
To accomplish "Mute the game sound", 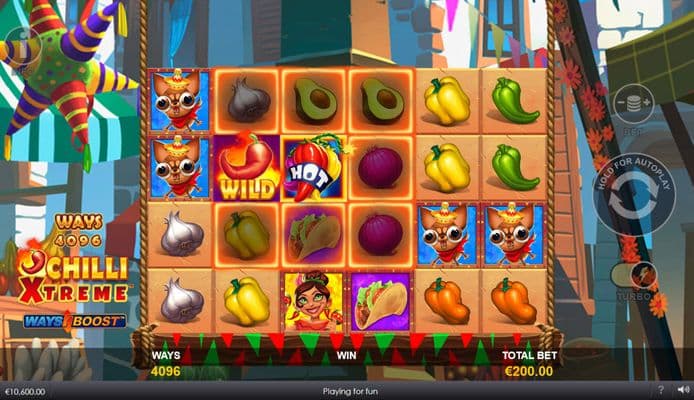I will pyautogui.click(x=682, y=389).
